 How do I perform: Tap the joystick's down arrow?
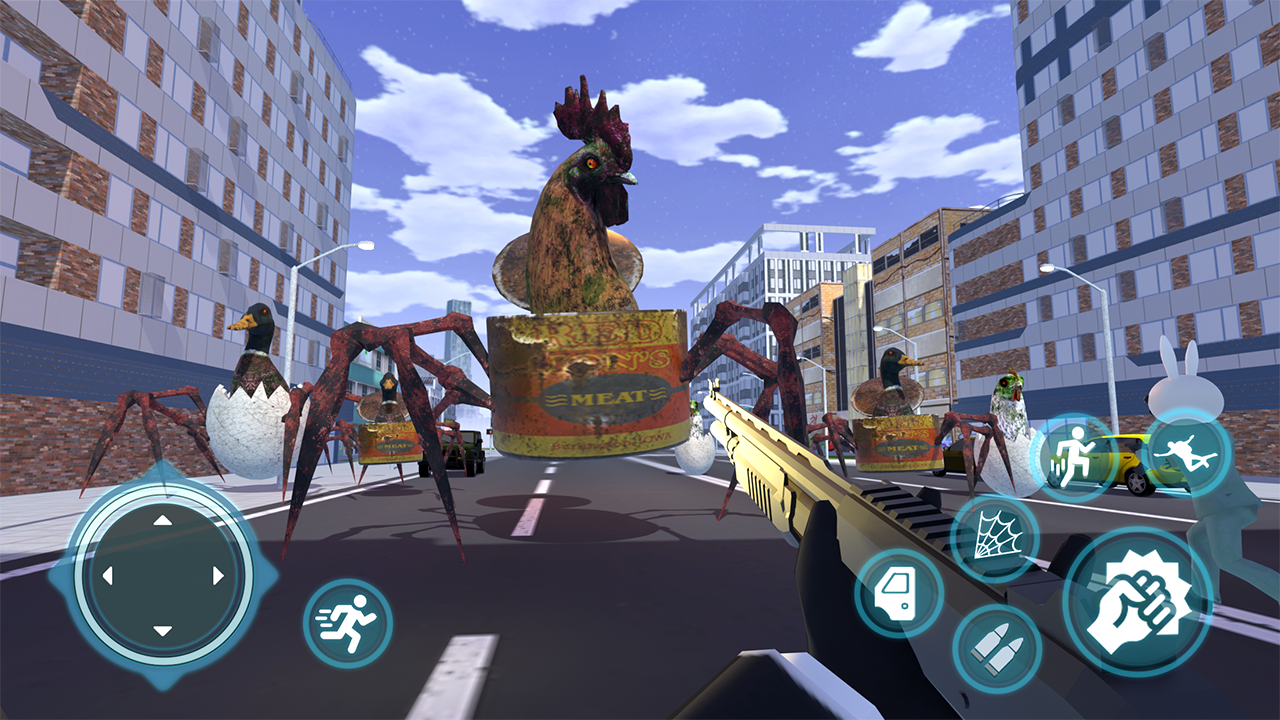[163, 631]
